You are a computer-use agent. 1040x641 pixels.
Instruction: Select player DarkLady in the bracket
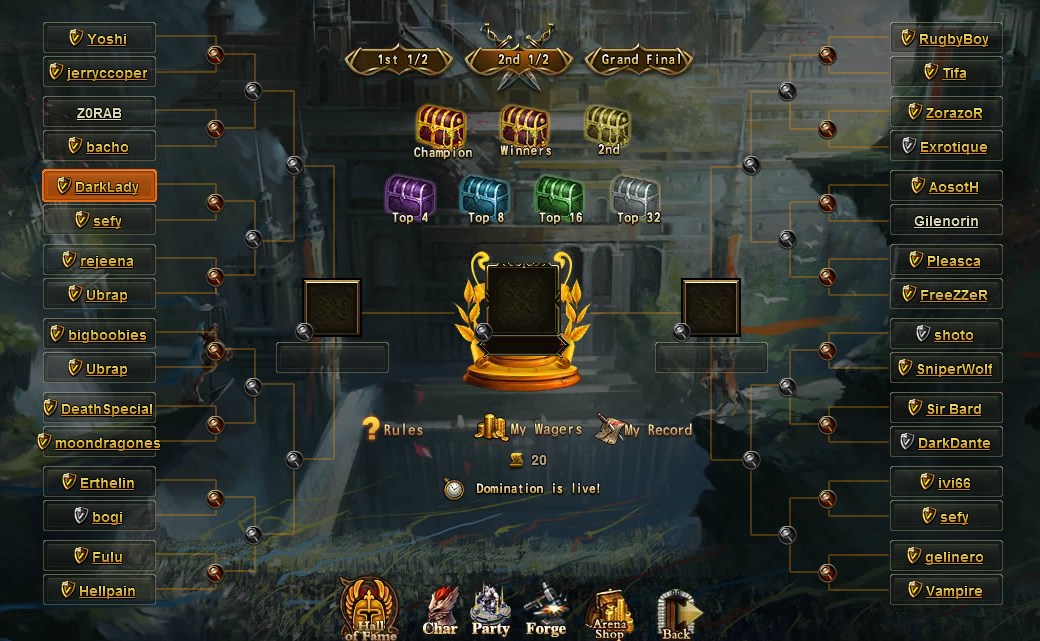[99, 187]
